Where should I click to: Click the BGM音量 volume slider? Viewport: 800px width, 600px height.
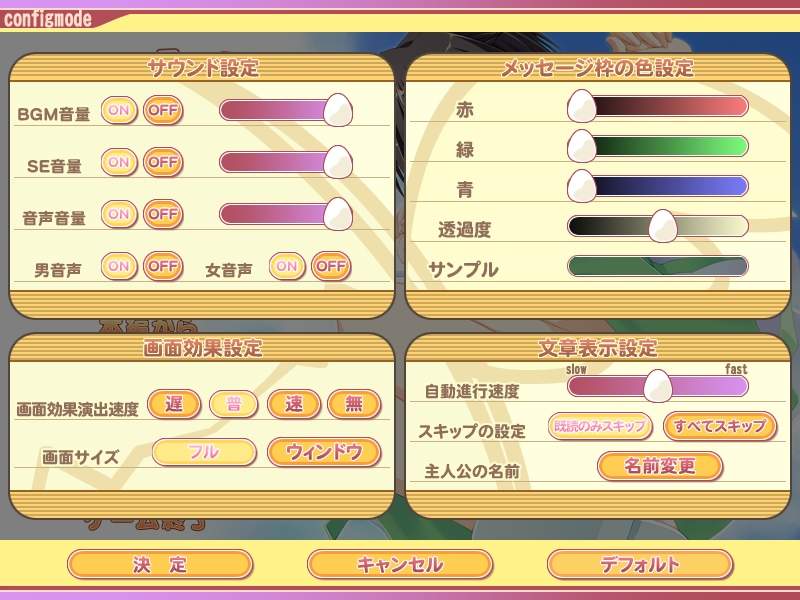[x=280, y=110]
